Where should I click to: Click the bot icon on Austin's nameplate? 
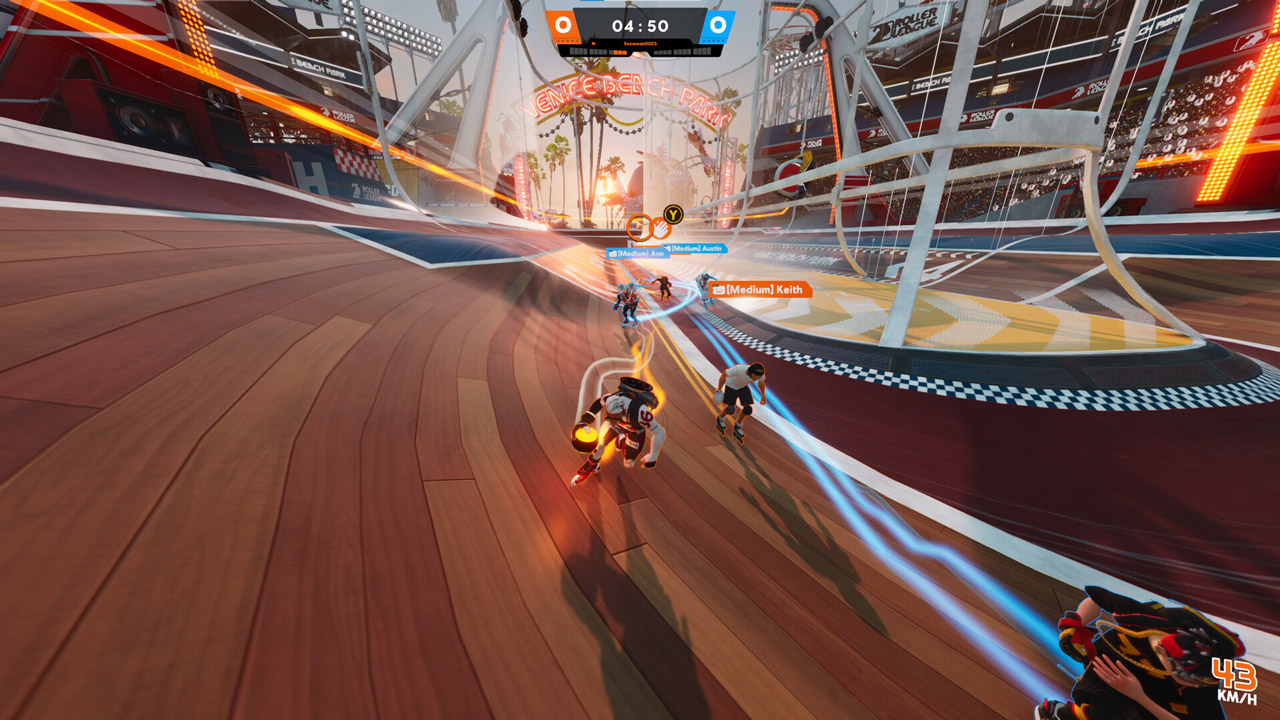(667, 247)
